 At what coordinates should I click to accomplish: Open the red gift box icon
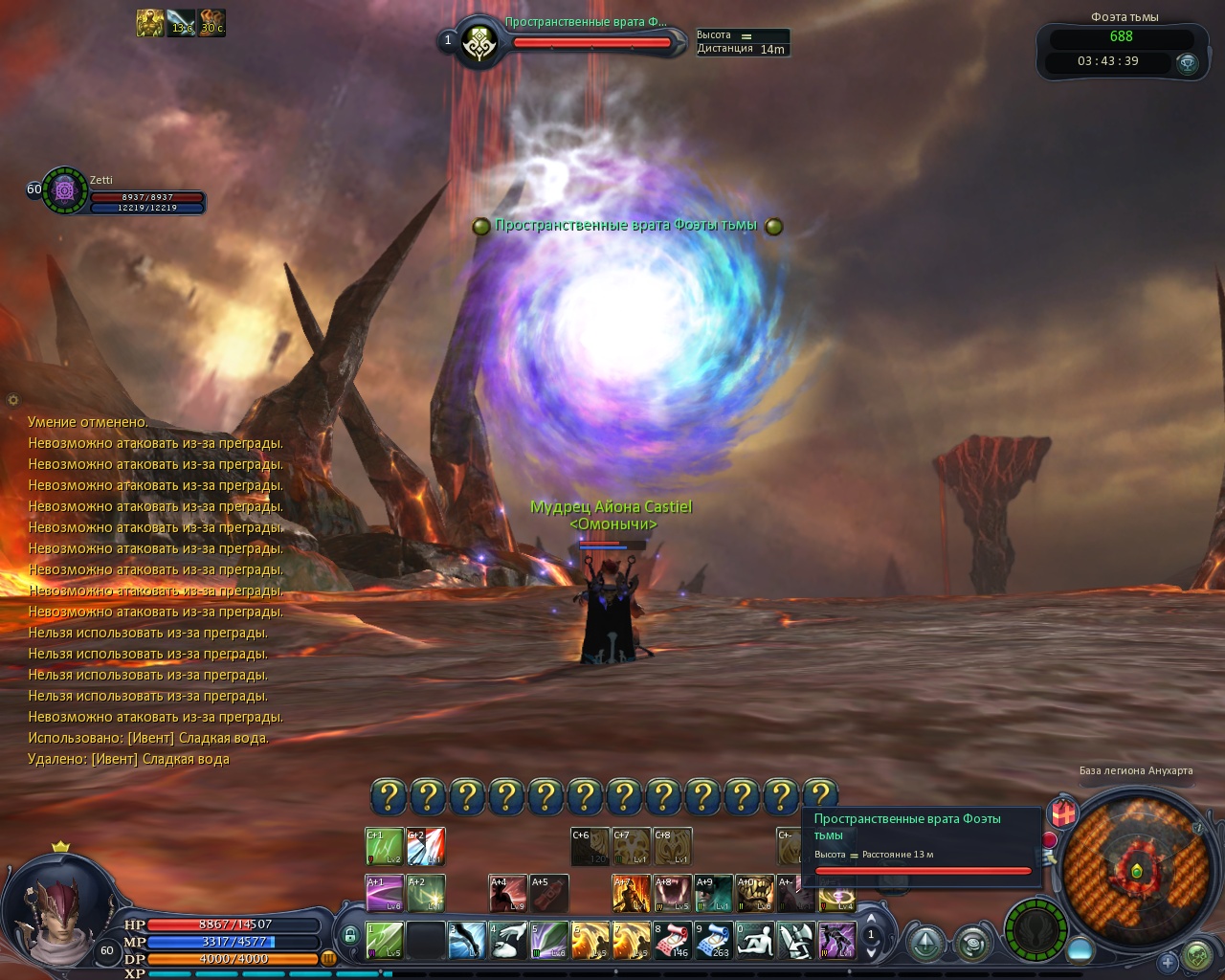[1063, 814]
